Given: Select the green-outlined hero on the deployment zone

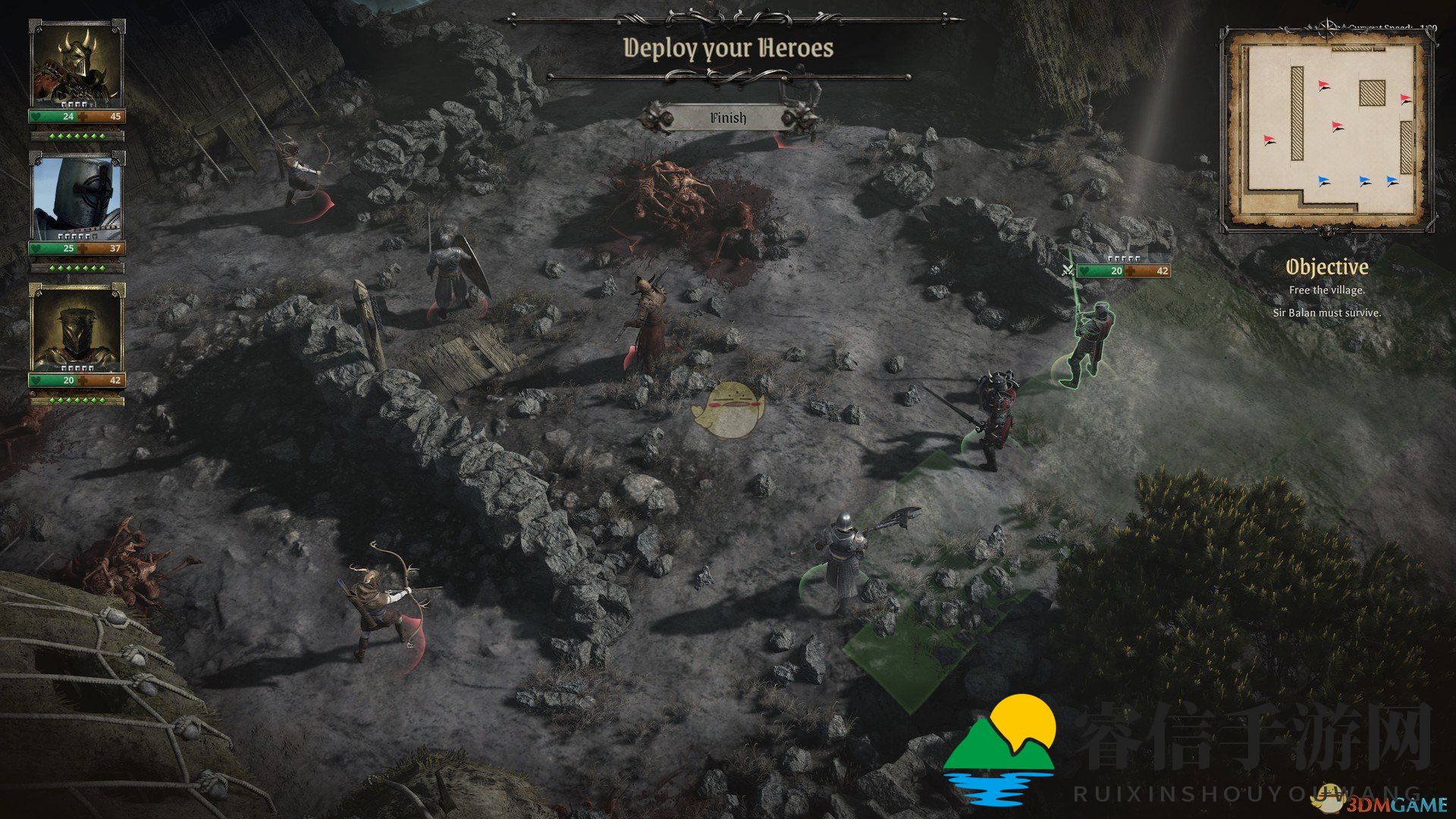Looking at the screenshot, I should (x=1090, y=344).
